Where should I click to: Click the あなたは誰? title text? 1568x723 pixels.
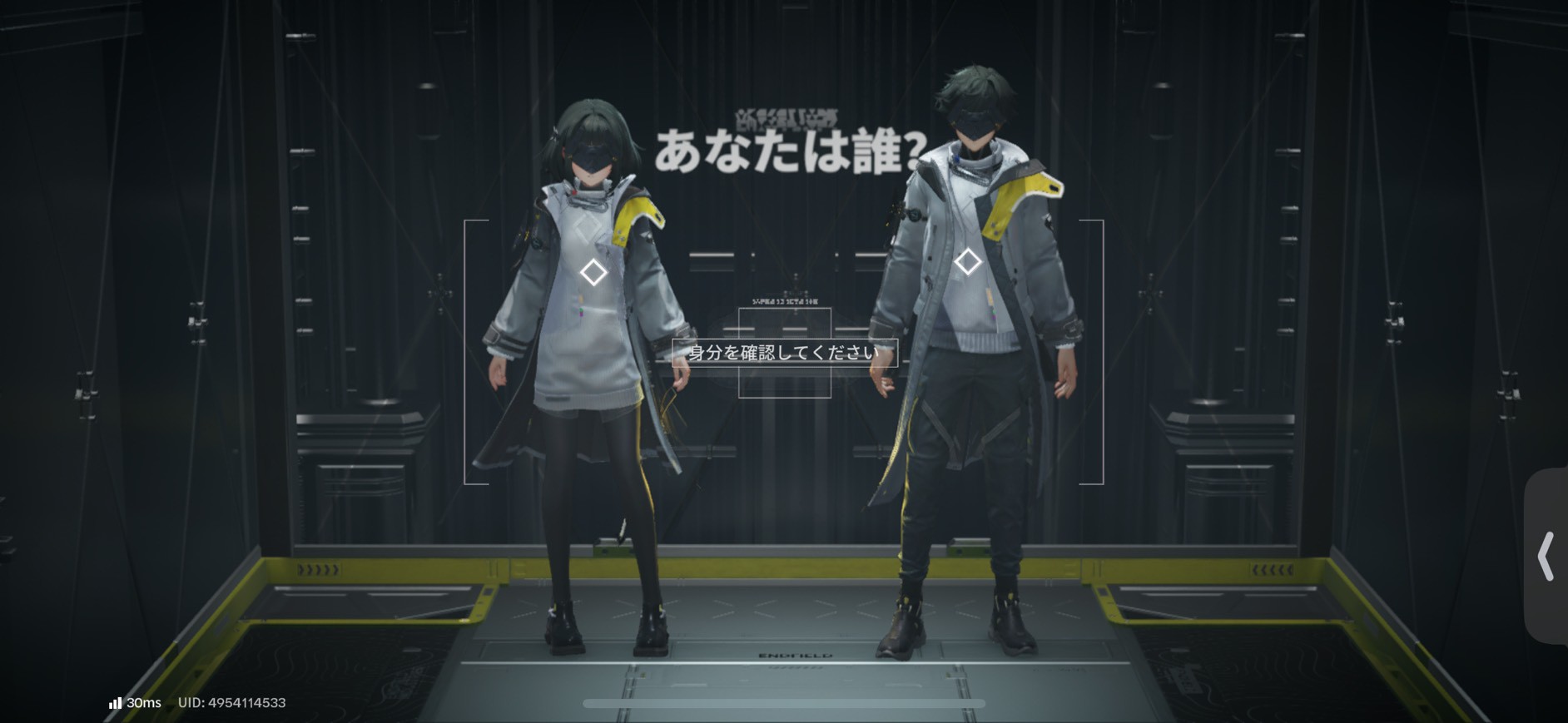(787, 150)
